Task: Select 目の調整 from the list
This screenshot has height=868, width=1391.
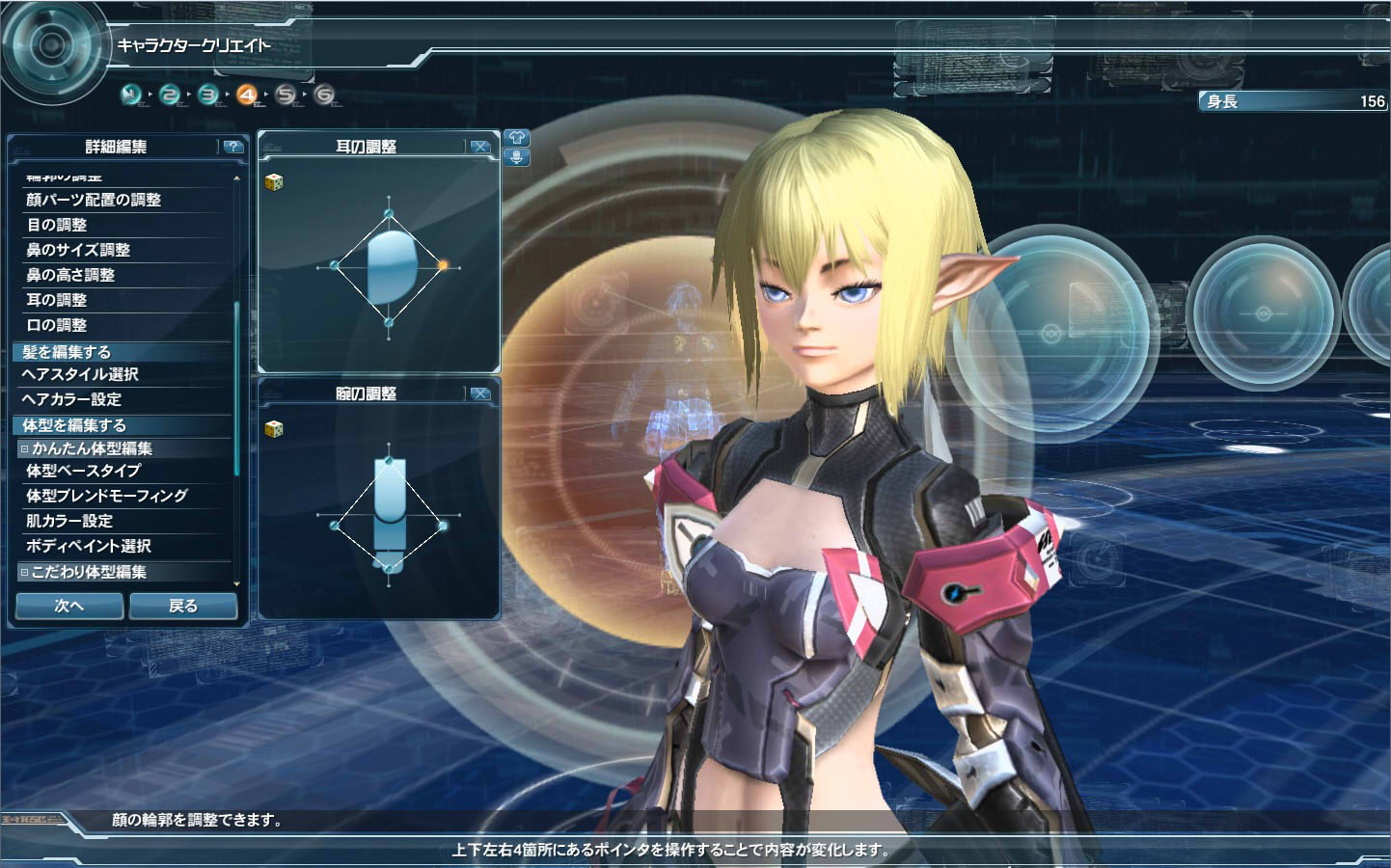Action: point(57,225)
